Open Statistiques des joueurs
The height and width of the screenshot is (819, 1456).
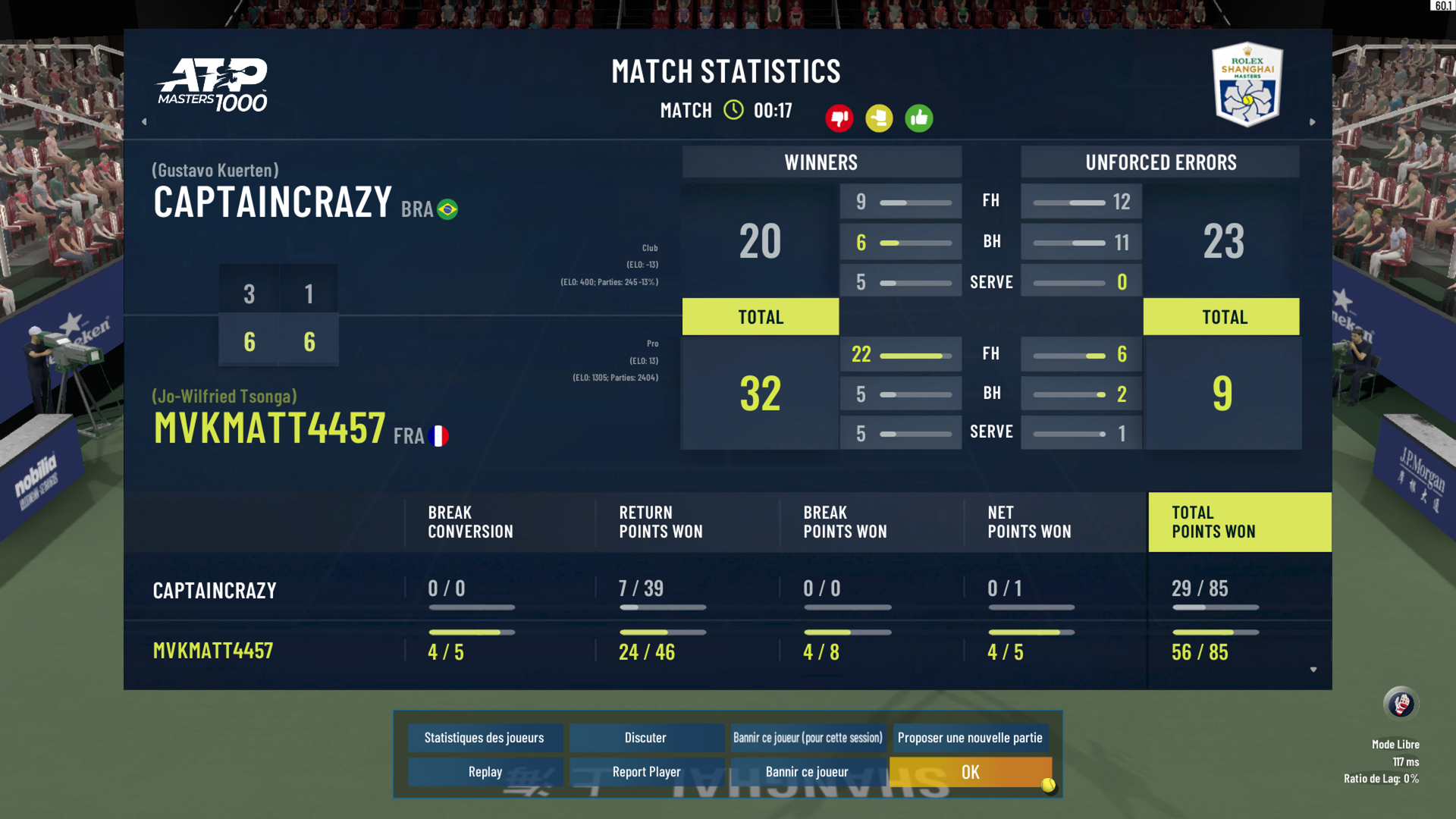point(485,737)
